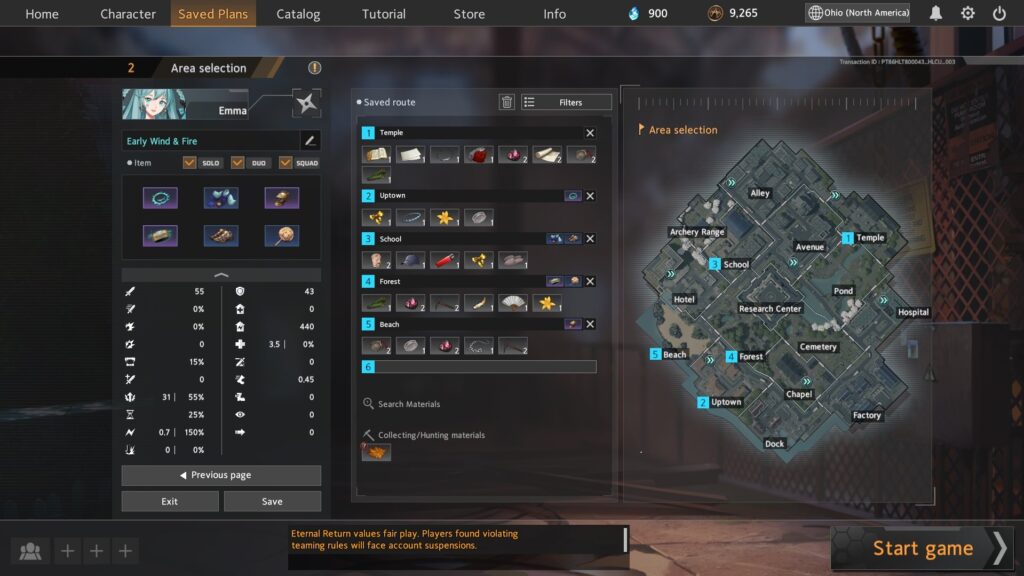Delete the saved route with trash icon
Screen dimensions: 1024x576
[x=507, y=102]
